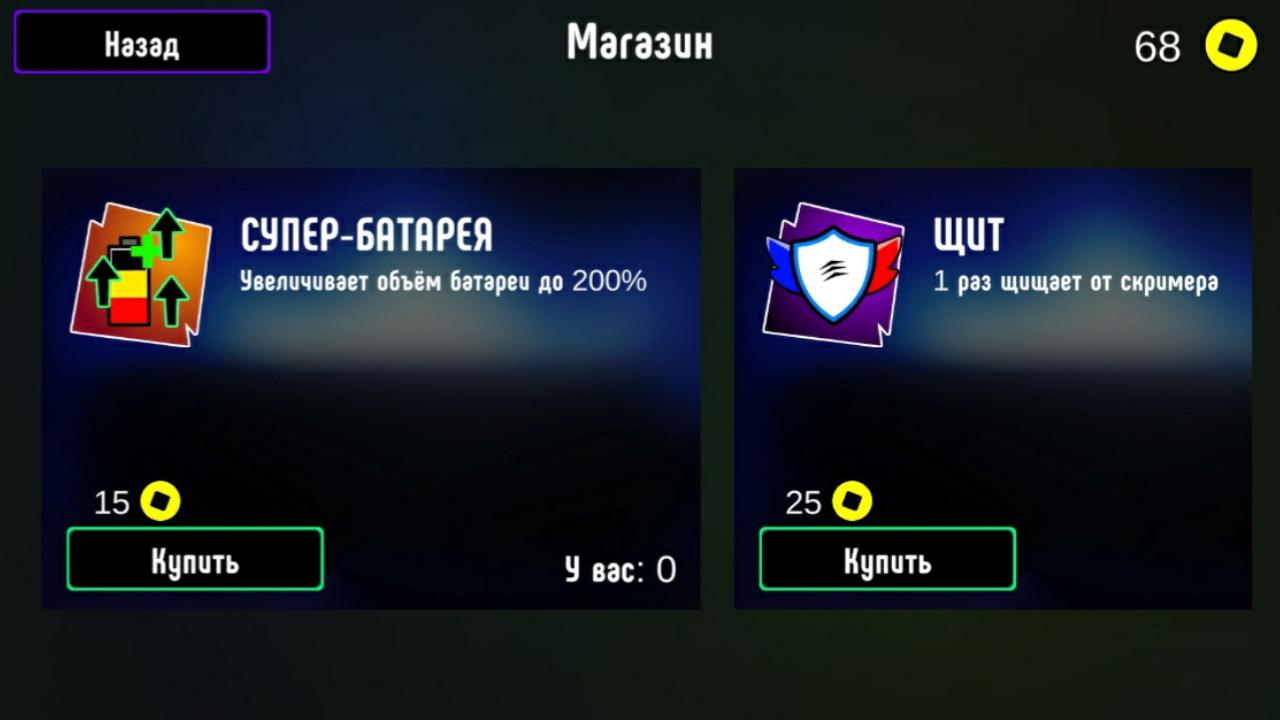Click the price label 15 on the battery card
The image size is (1280, 720).
click(x=110, y=503)
